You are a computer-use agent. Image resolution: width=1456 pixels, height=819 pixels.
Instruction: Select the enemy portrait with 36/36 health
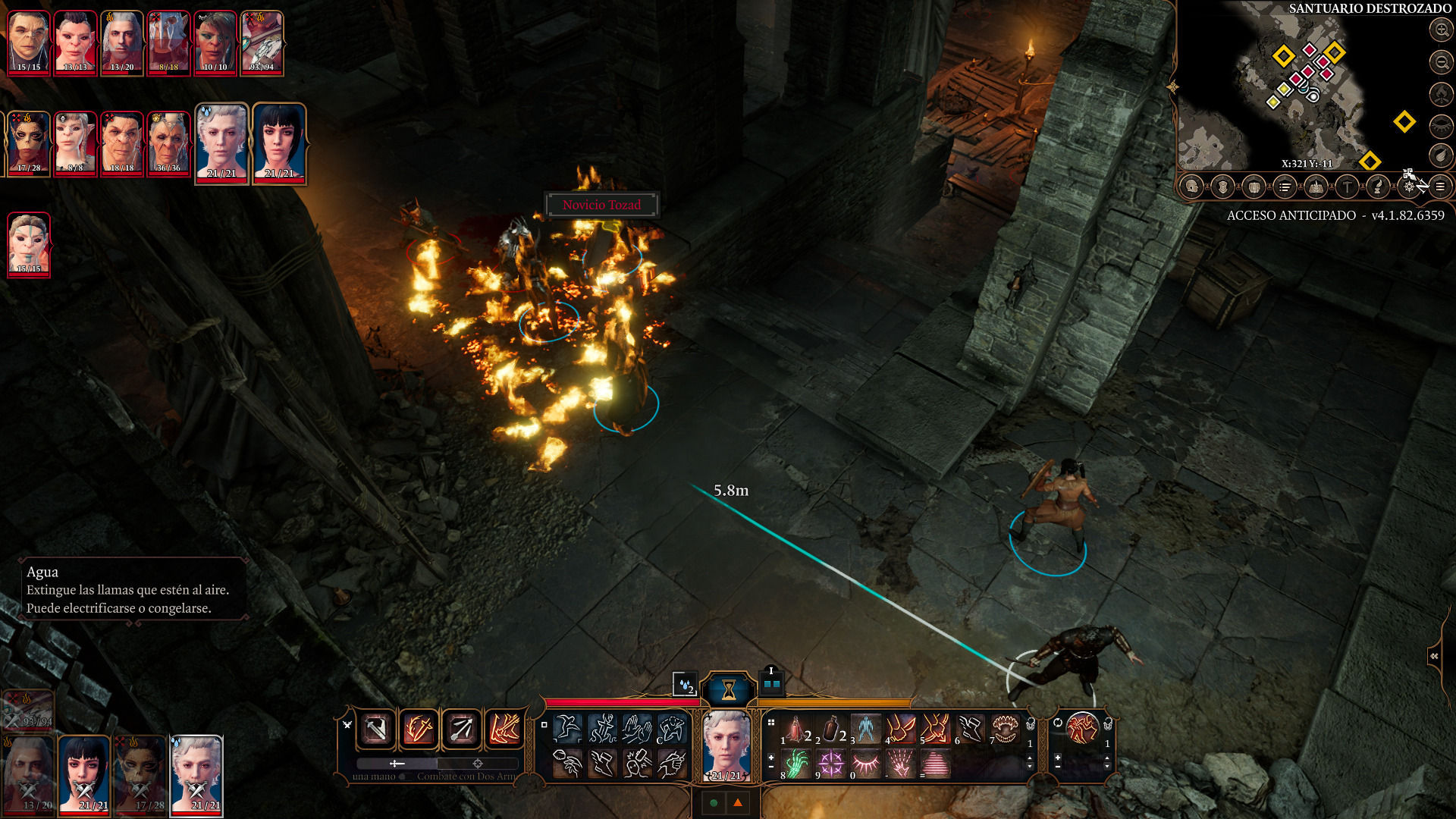pyautogui.click(x=168, y=143)
